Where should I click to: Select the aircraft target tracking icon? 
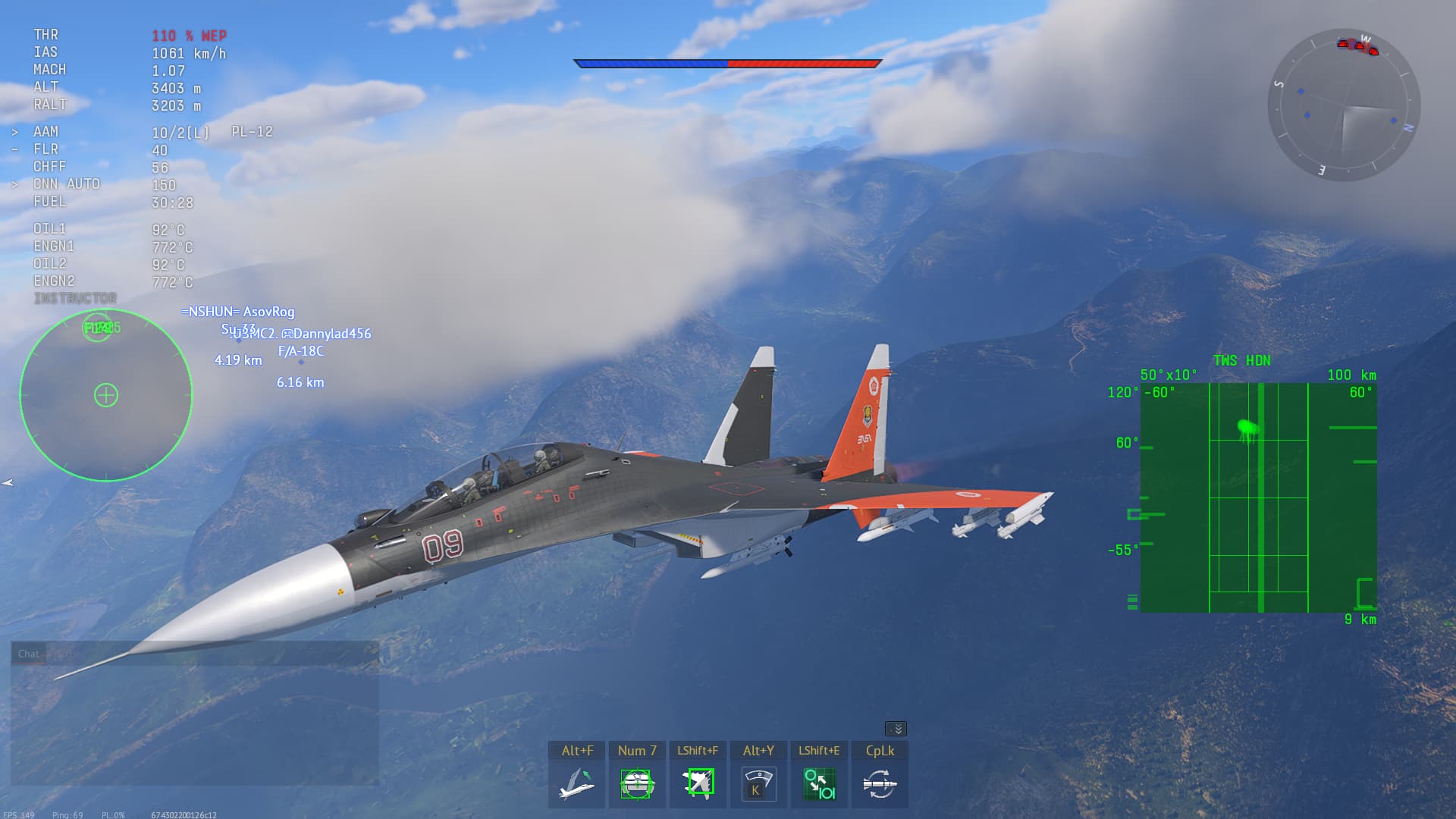point(698,783)
